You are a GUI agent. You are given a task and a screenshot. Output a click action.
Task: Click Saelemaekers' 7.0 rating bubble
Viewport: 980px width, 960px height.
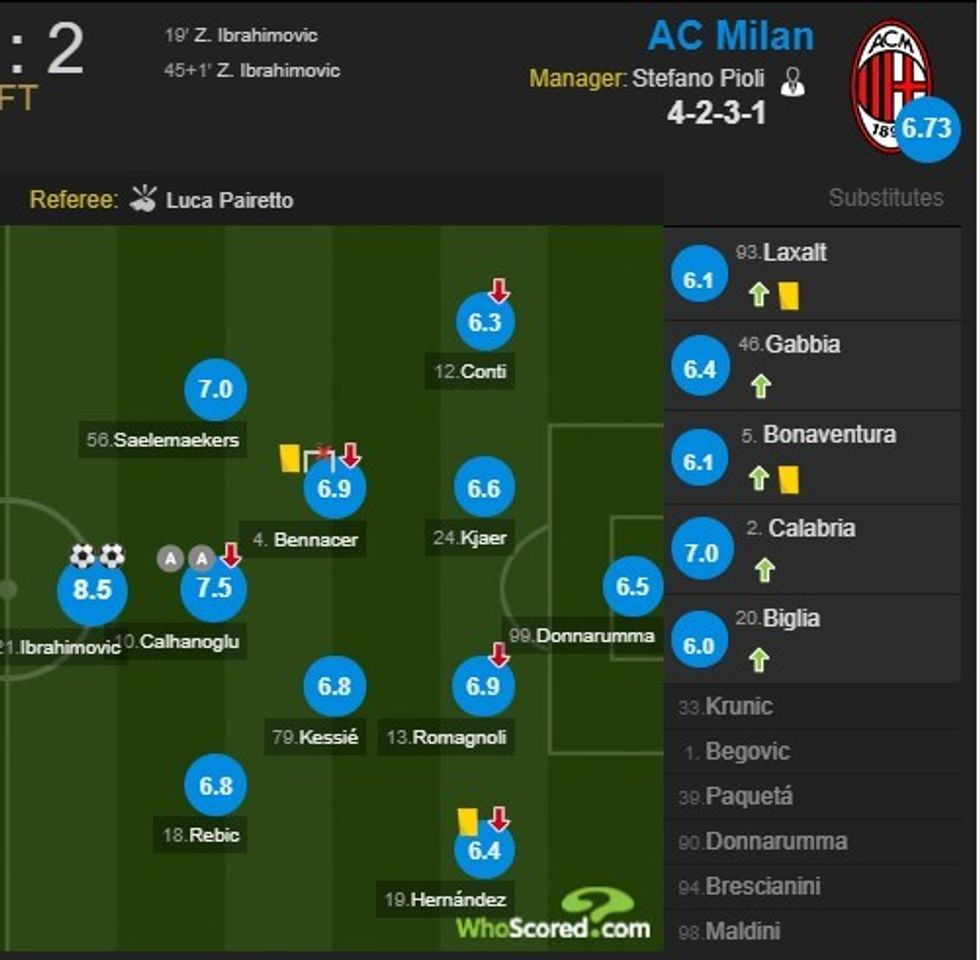click(x=215, y=389)
